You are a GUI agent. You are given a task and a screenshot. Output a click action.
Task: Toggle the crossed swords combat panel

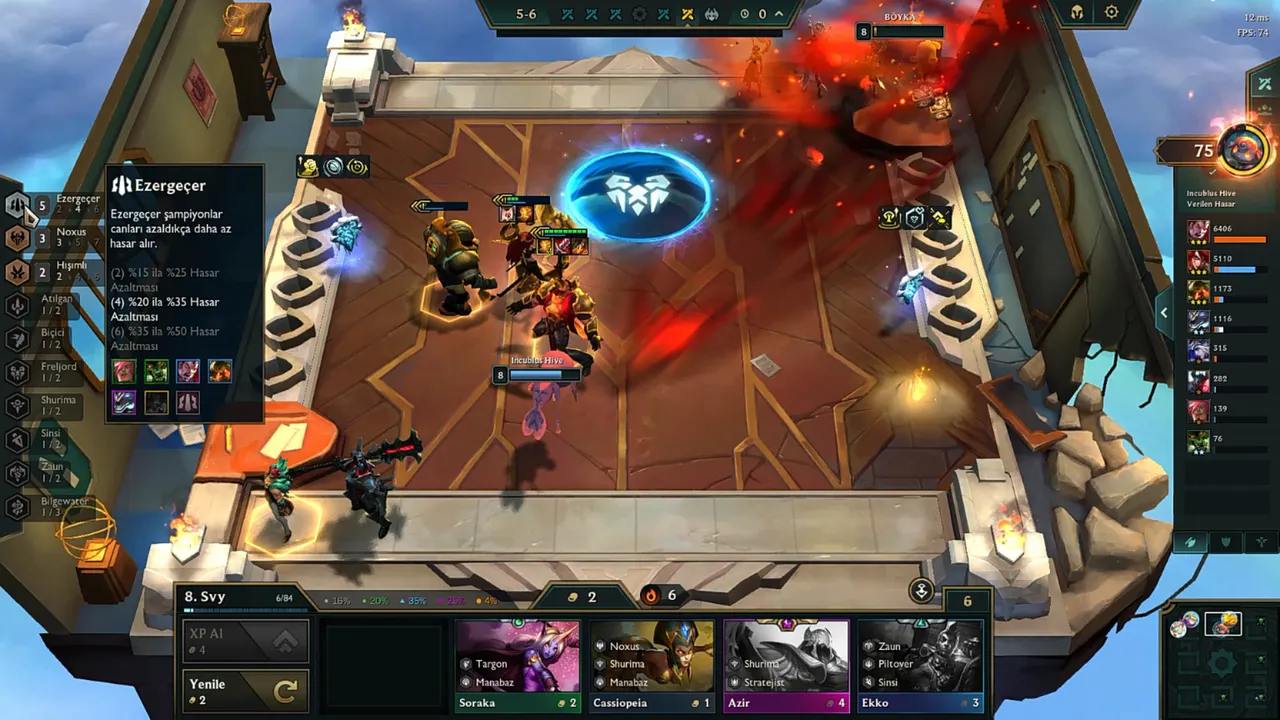coord(1265,84)
